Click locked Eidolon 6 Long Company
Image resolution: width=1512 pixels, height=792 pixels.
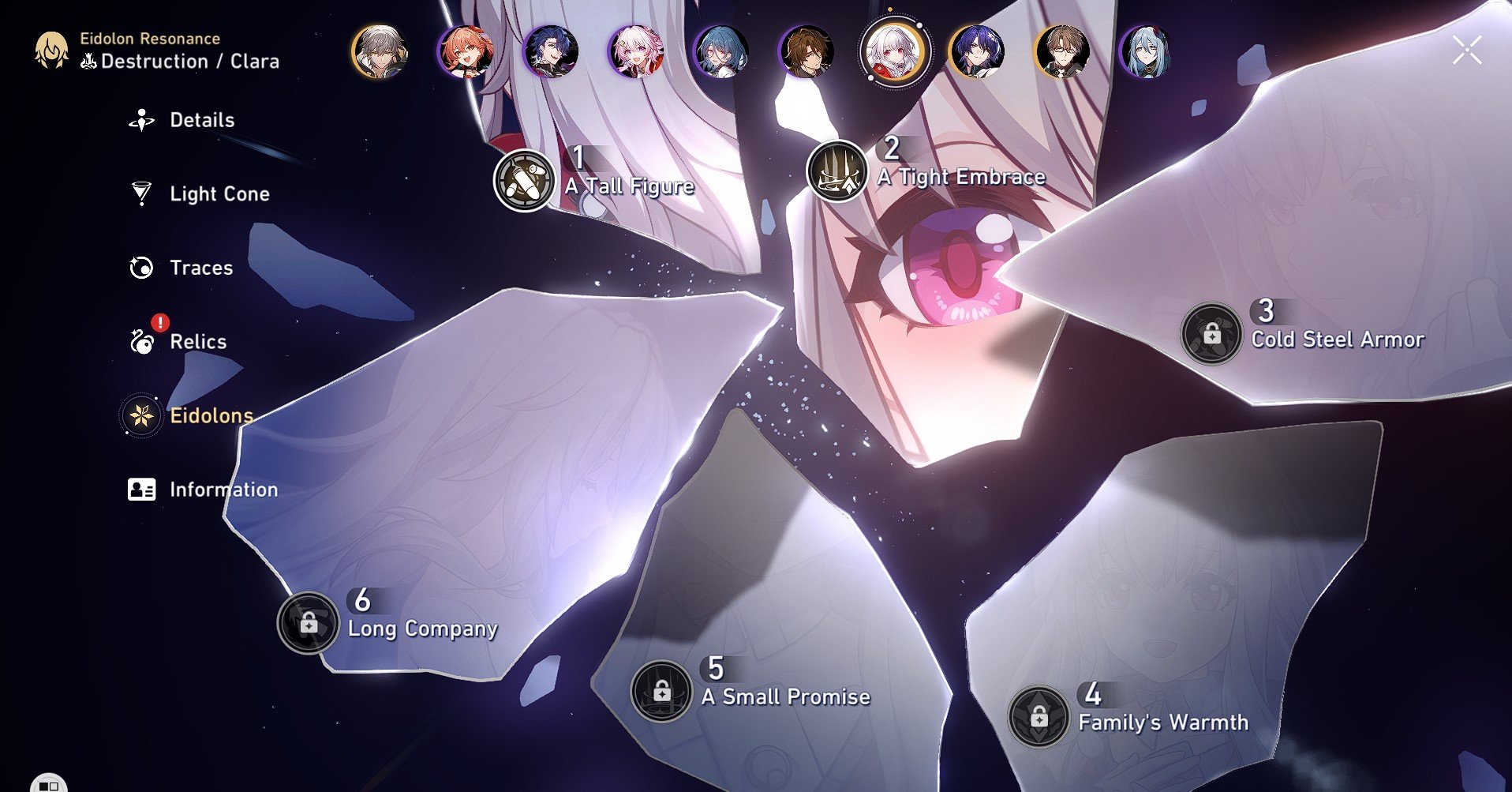point(308,623)
